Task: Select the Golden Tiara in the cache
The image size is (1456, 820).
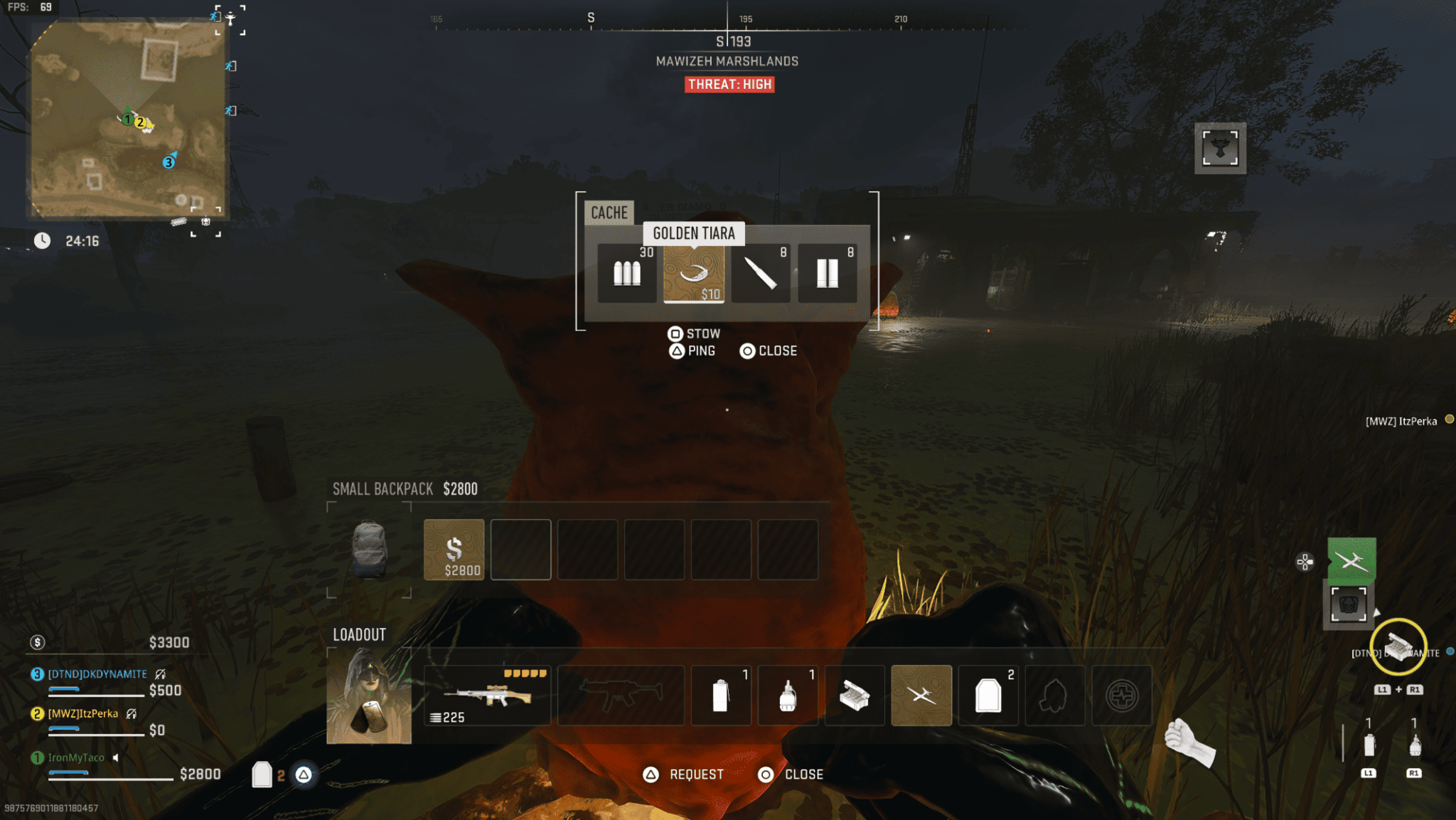Action: 693,274
